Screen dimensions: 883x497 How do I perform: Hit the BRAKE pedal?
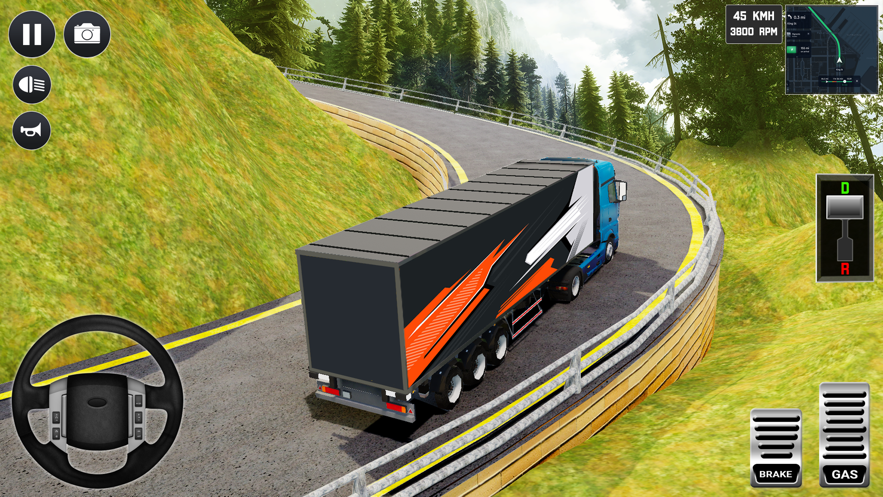[x=776, y=447]
